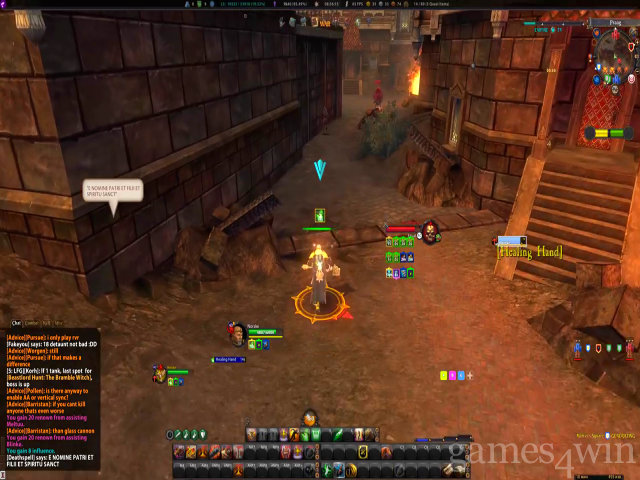Click the yellow square marker

[443, 375]
